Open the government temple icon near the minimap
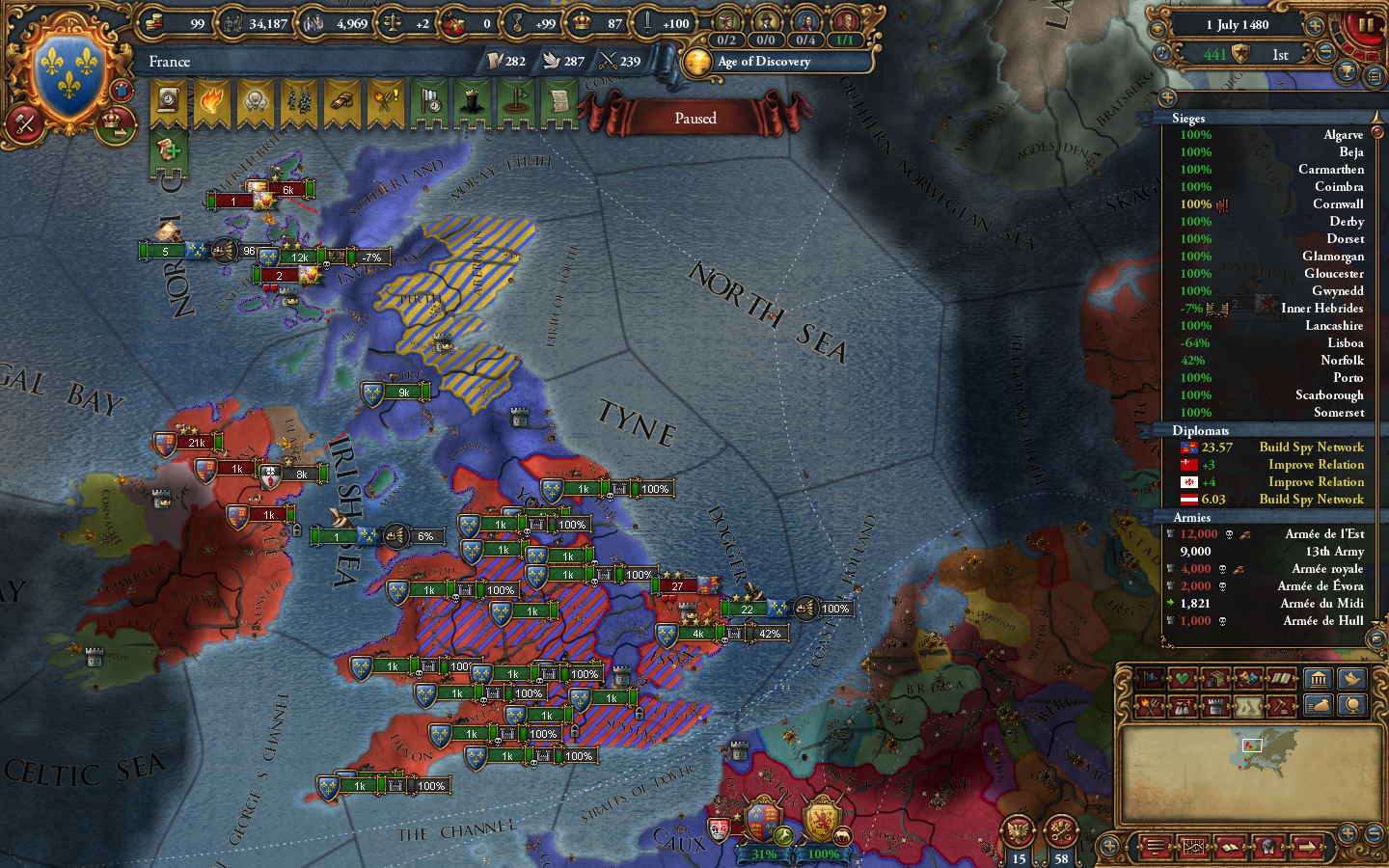The height and width of the screenshot is (868, 1389). [x=1319, y=678]
